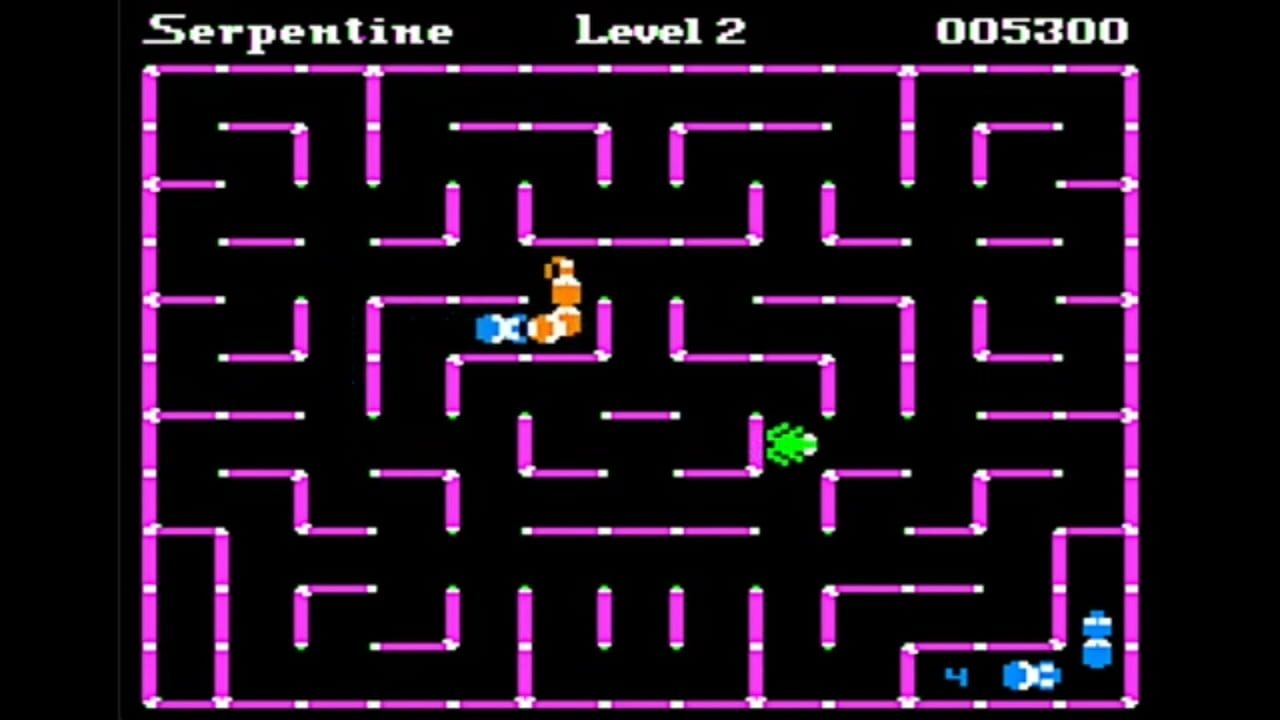Click the green frog sprite

click(x=790, y=445)
